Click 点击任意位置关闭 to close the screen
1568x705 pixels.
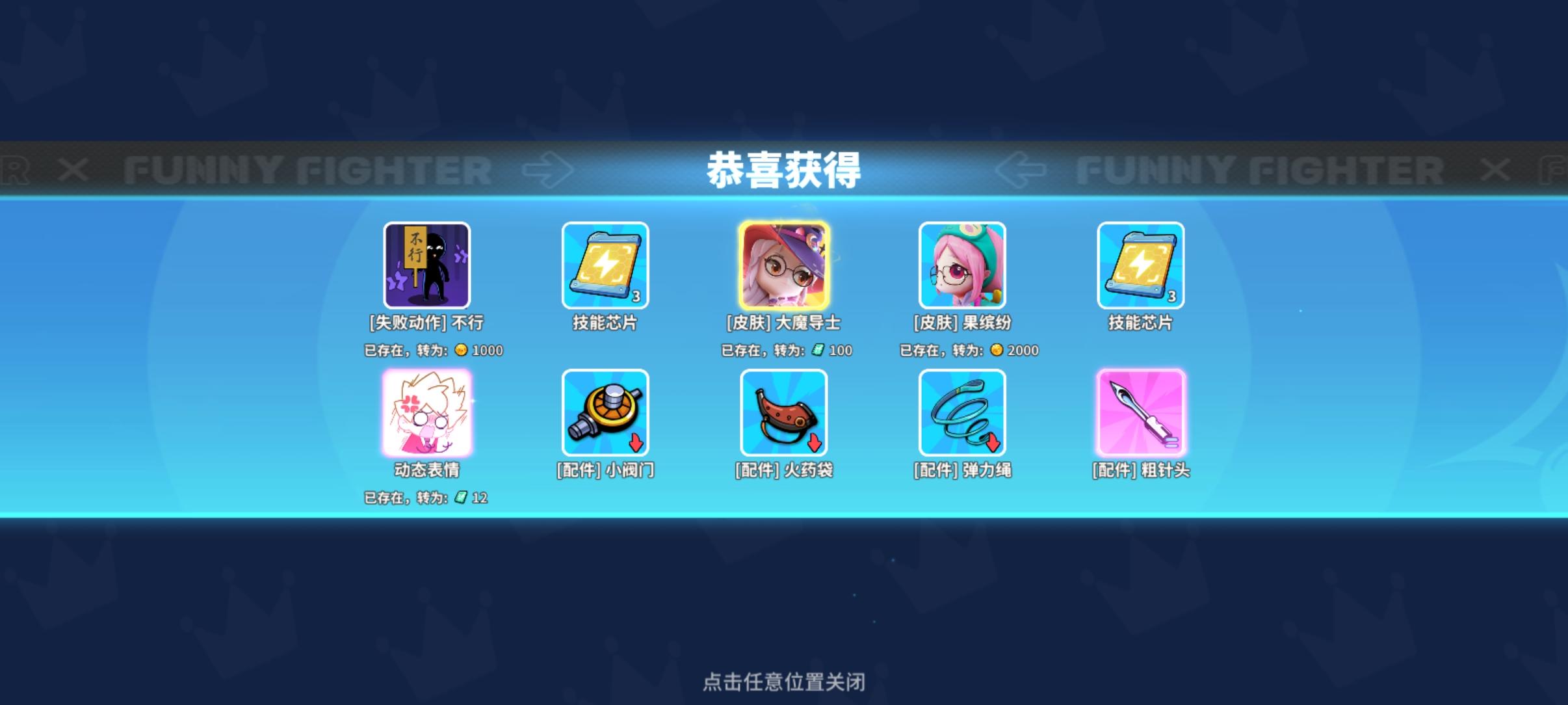(x=785, y=682)
